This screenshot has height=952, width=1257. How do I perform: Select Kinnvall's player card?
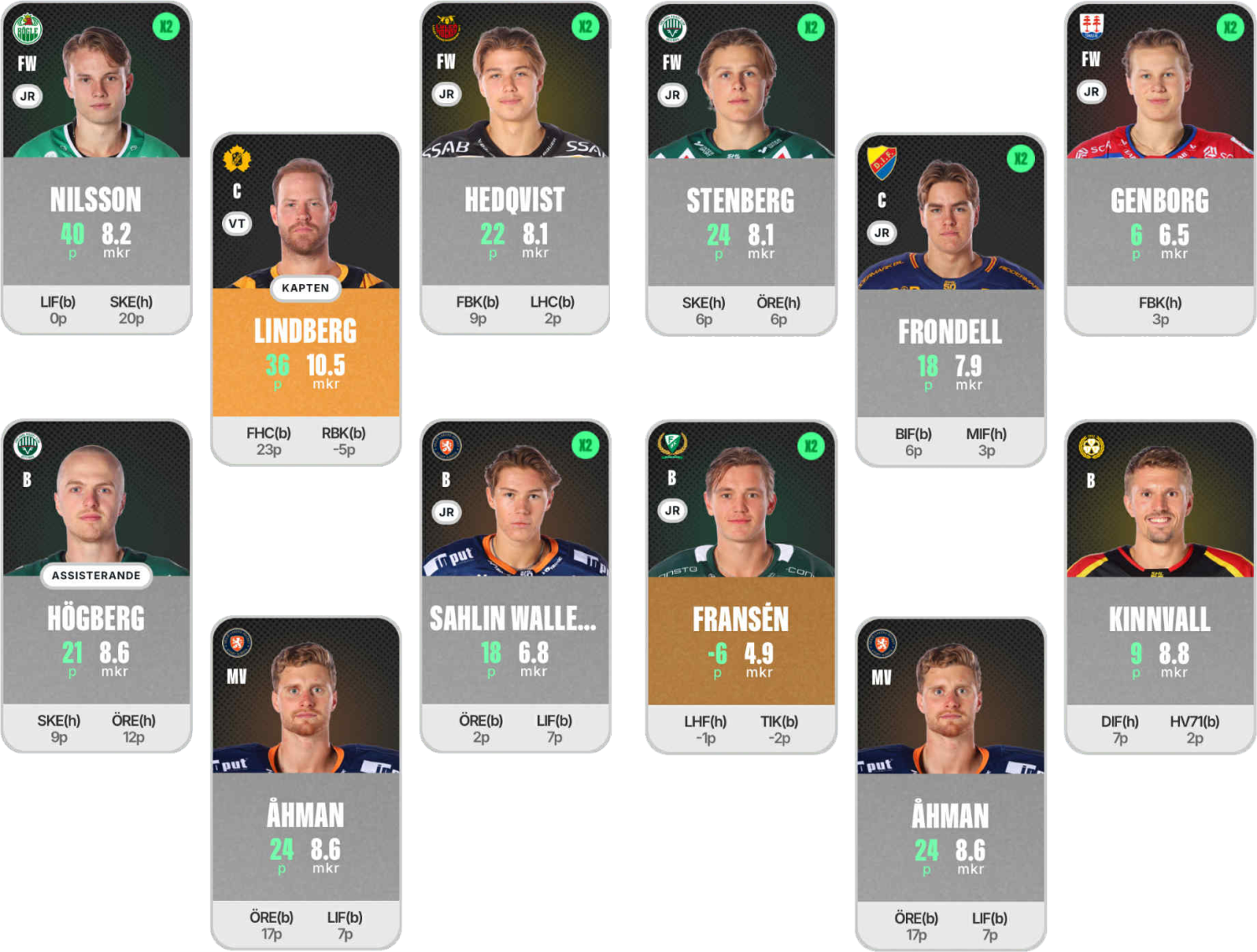1160,587
